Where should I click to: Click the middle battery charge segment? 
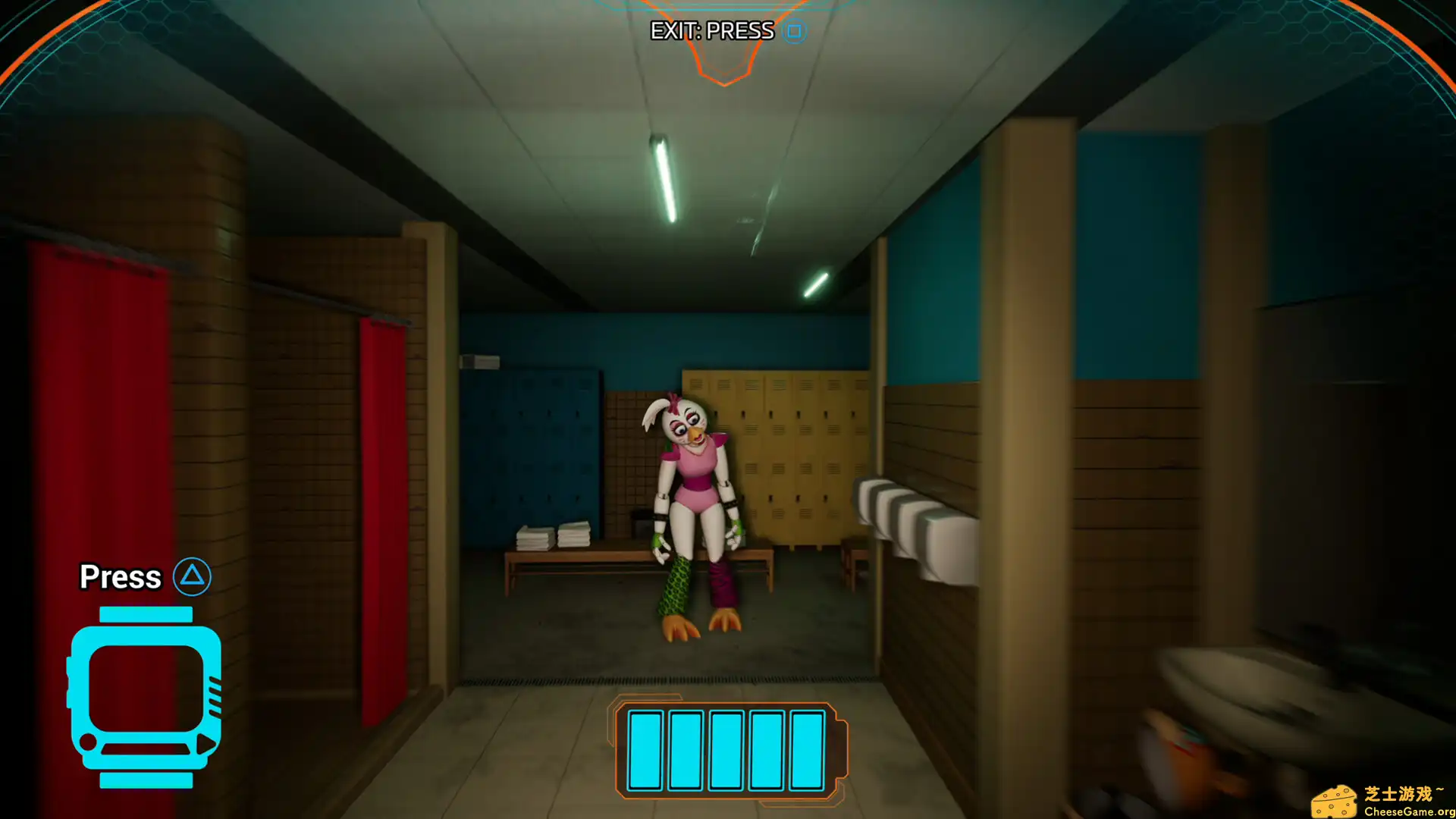coord(728,749)
